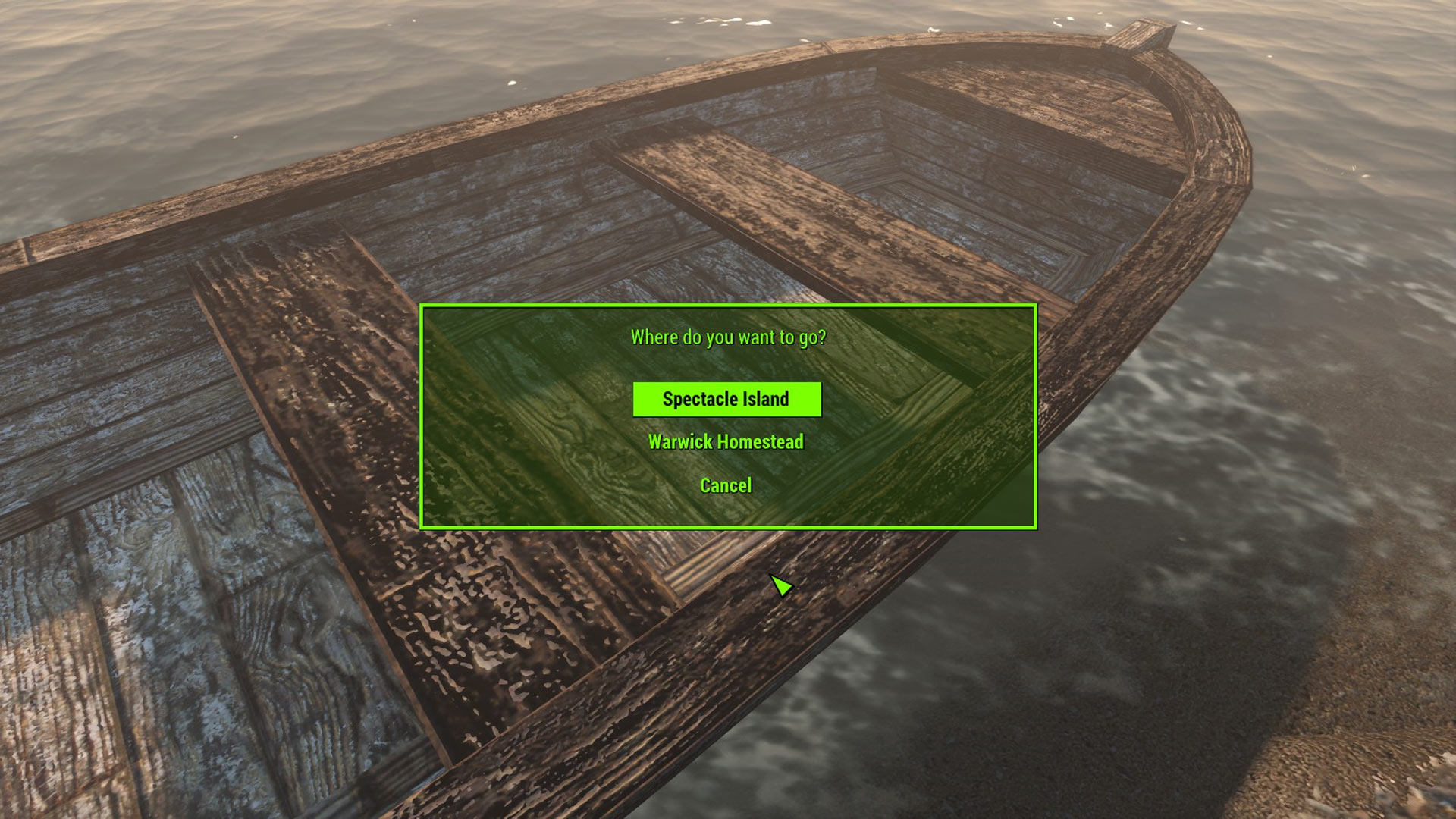Choose Spectacle Island as the destination
1456x819 pixels.
click(x=726, y=399)
